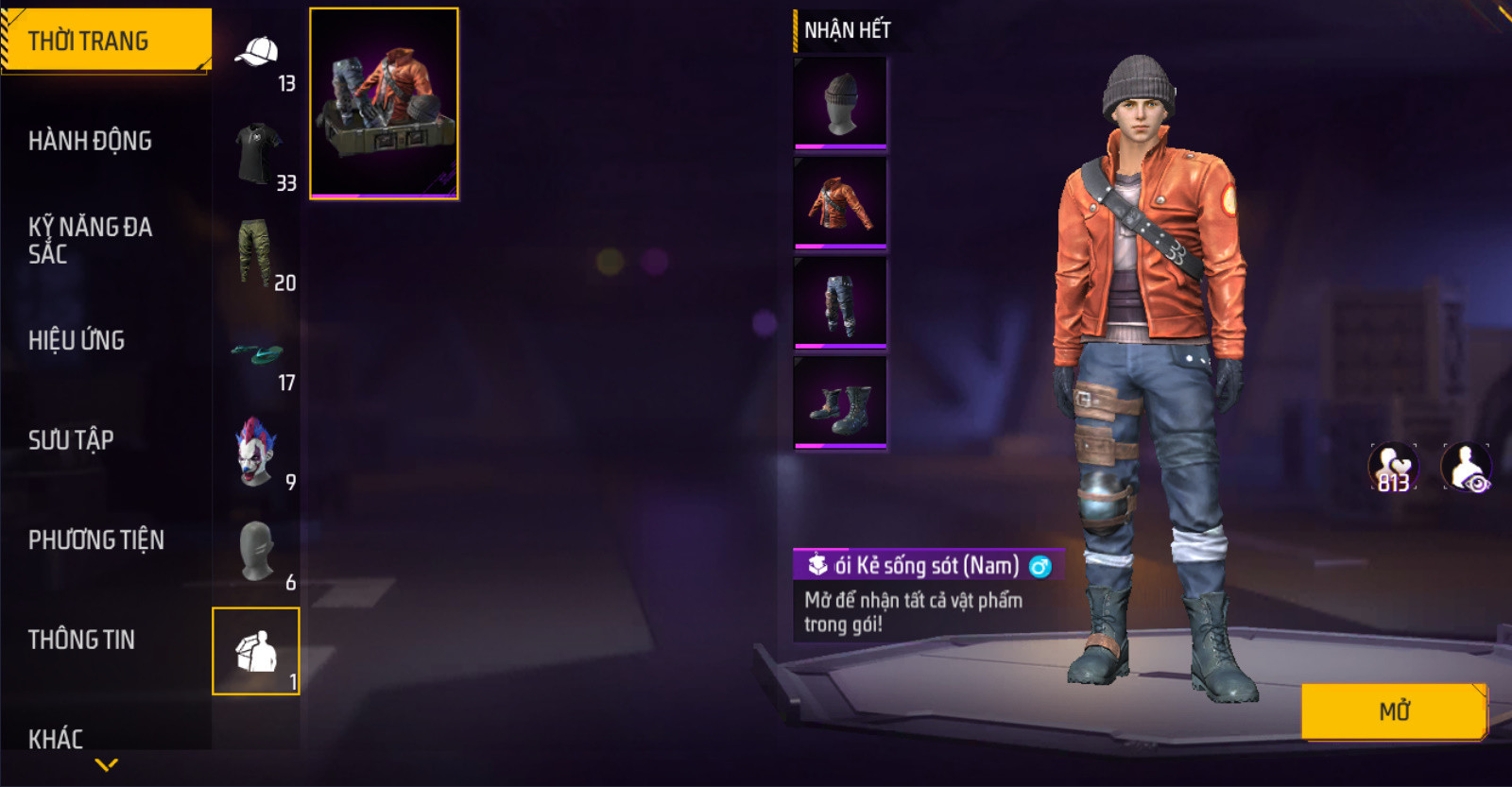The height and width of the screenshot is (787, 1512).
Task: Open the THÔNG TIN tab
Action: [x=81, y=640]
